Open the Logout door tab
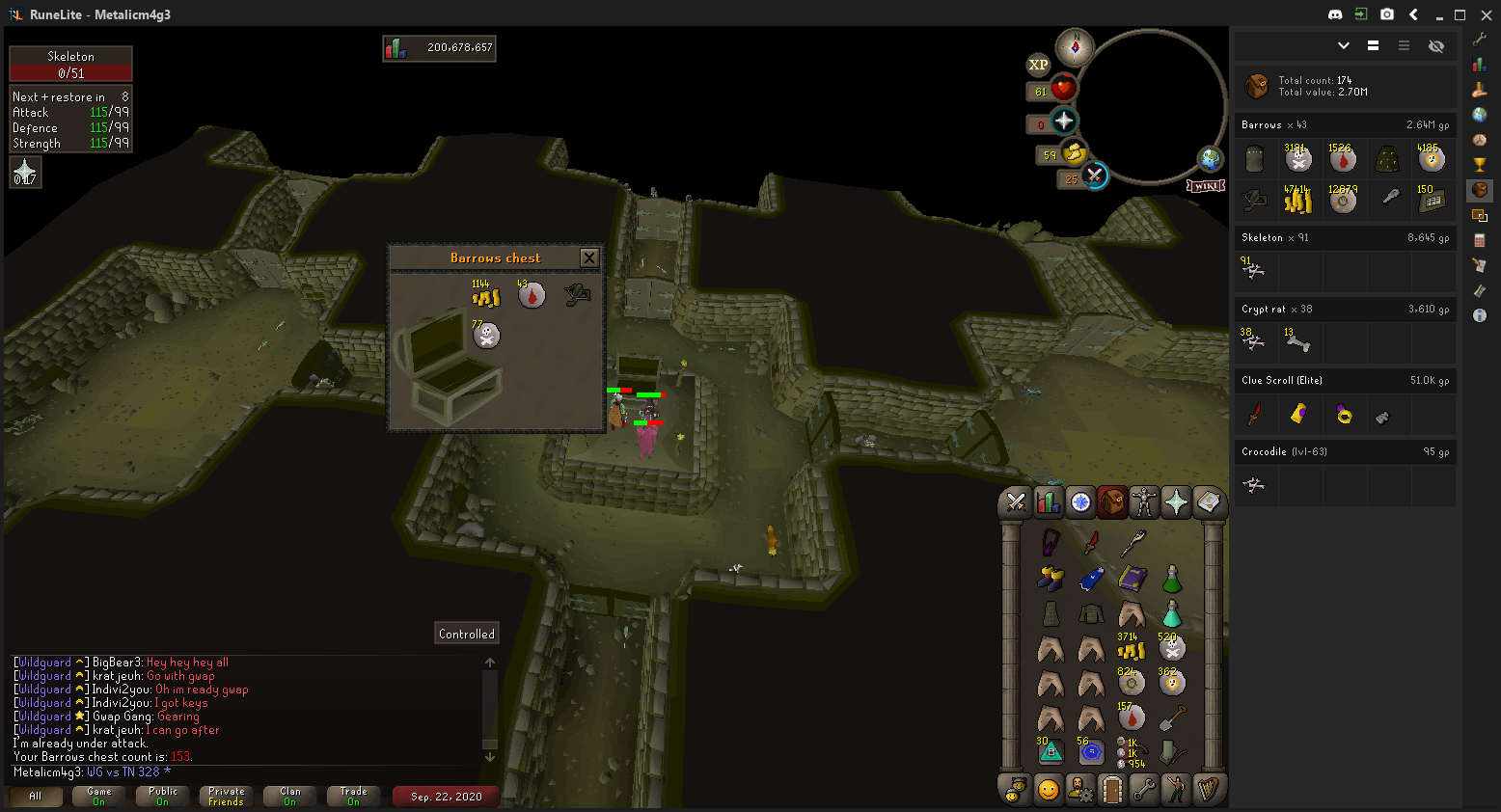This screenshot has height=812, width=1501. pos(1112,790)
